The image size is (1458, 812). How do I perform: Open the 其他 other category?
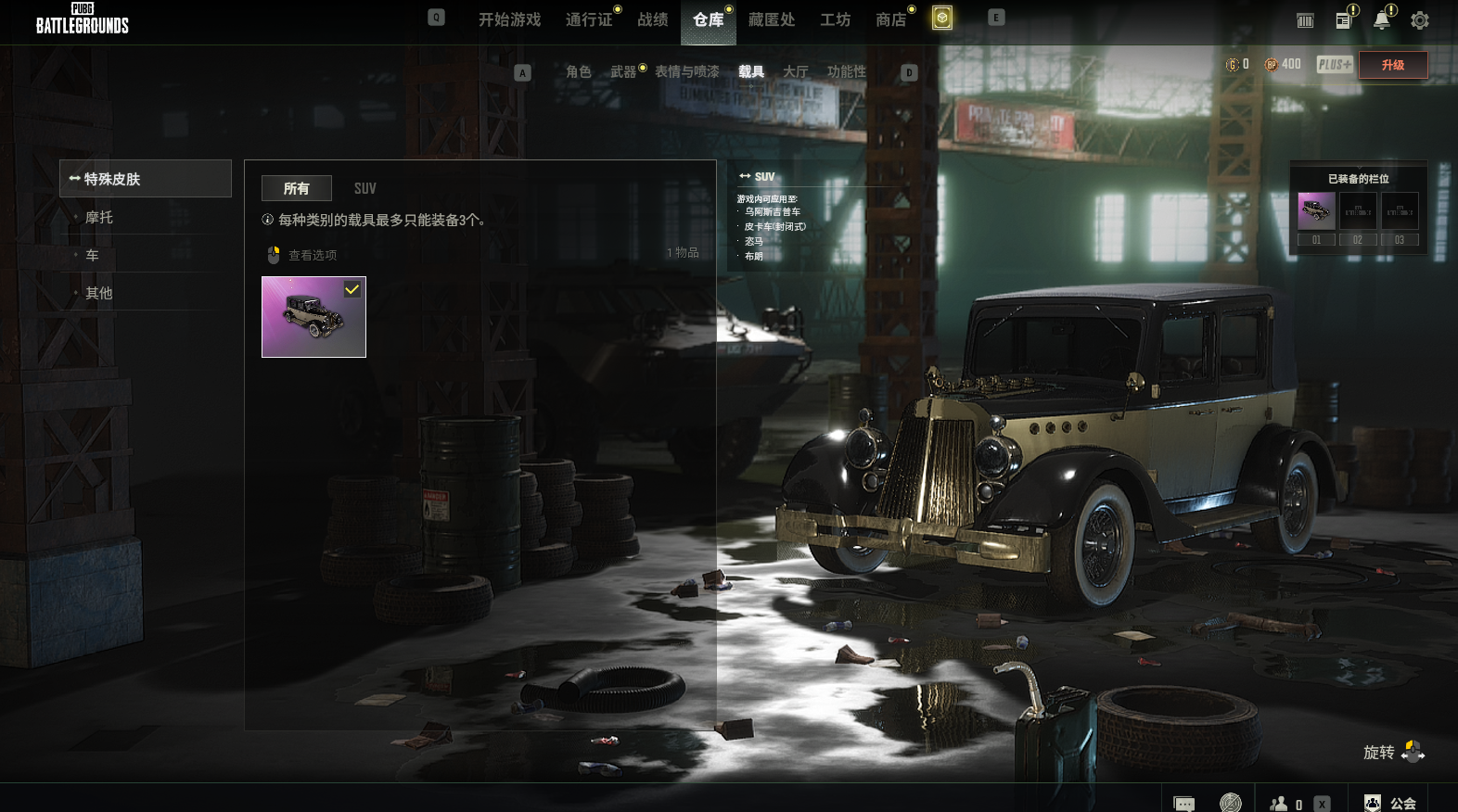[99, 293]
